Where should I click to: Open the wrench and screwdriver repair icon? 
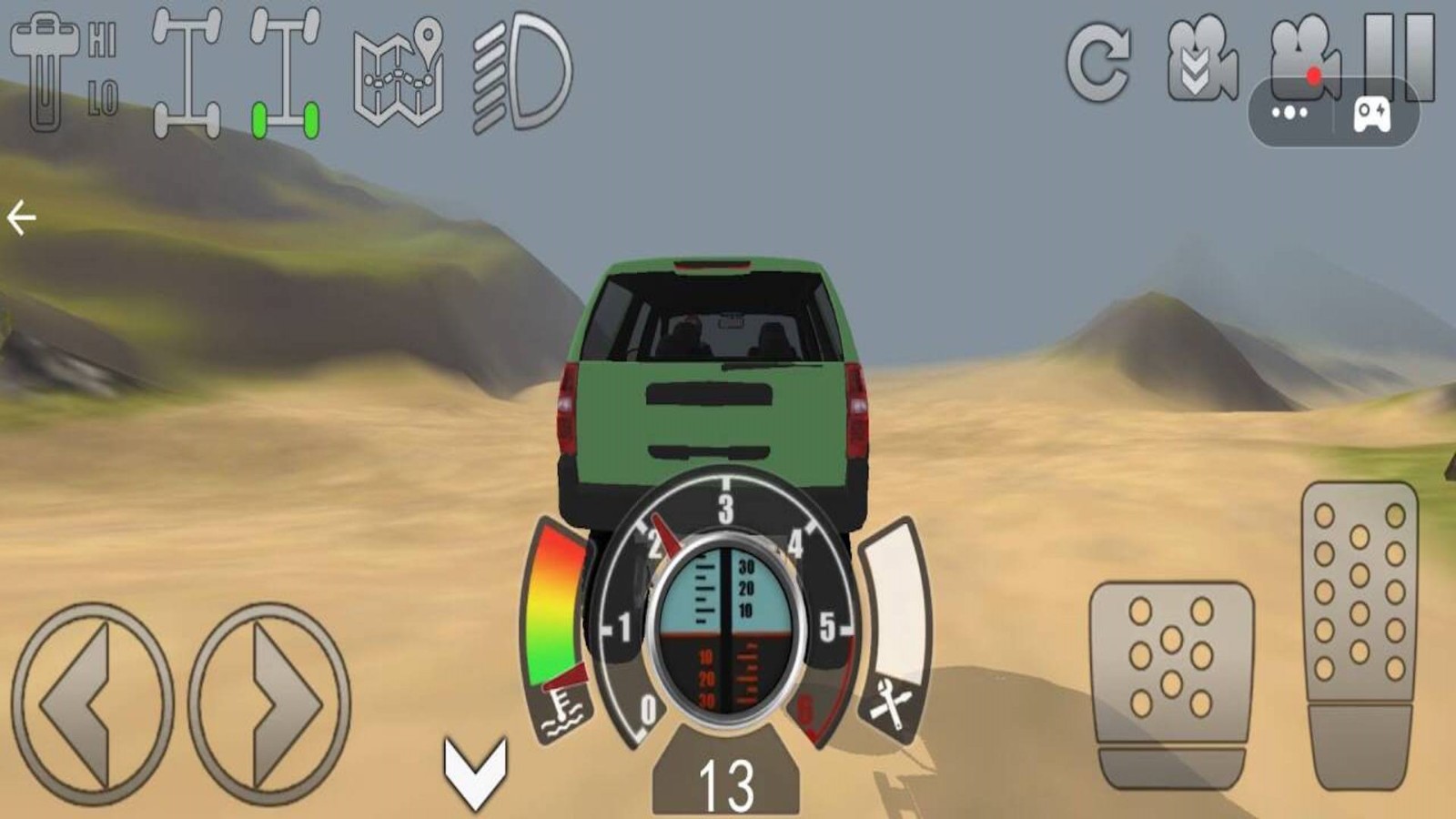[890, 703]
